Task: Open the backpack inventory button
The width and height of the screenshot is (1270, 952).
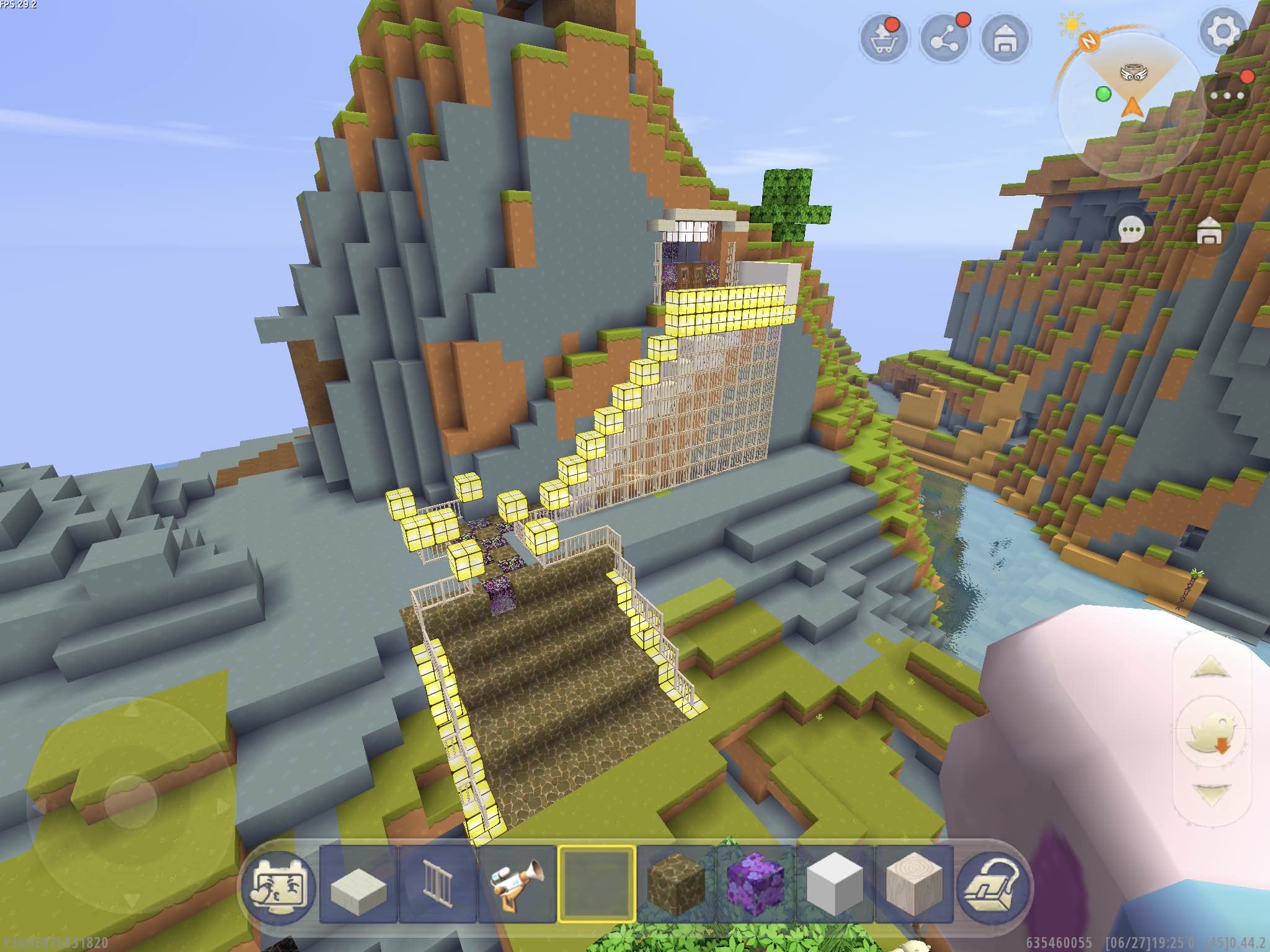Action: tap(993, 885)
